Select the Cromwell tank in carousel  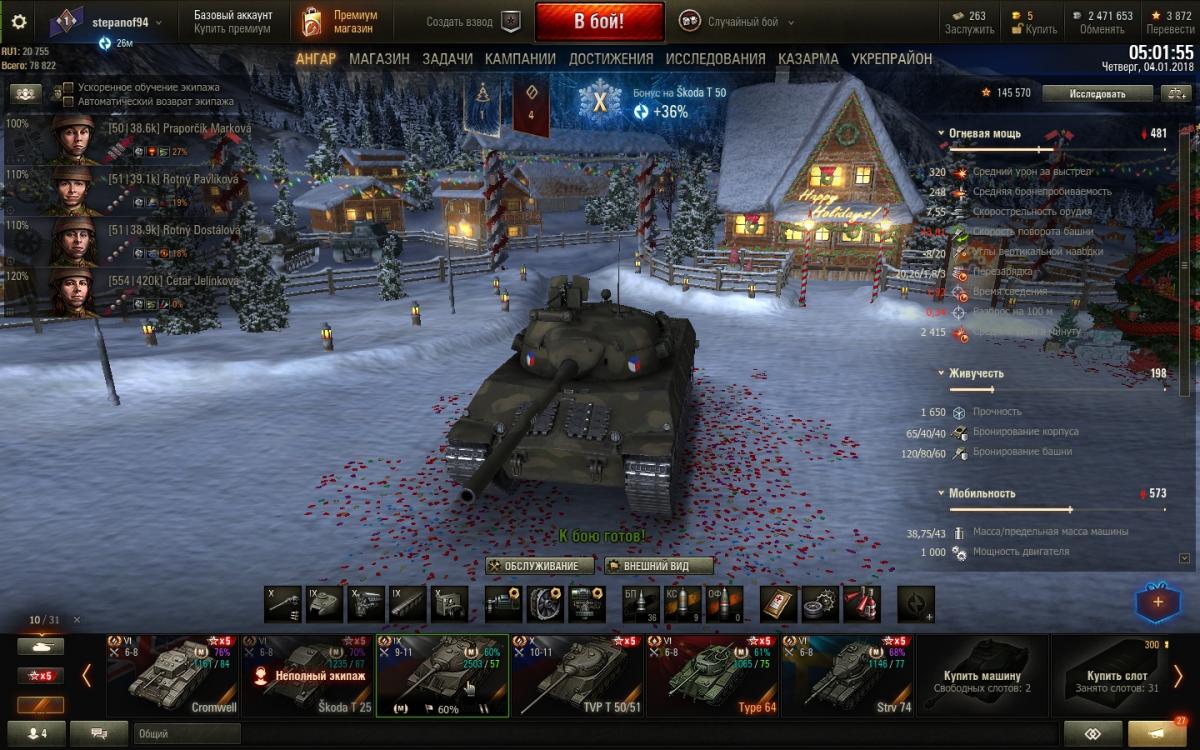172,675
